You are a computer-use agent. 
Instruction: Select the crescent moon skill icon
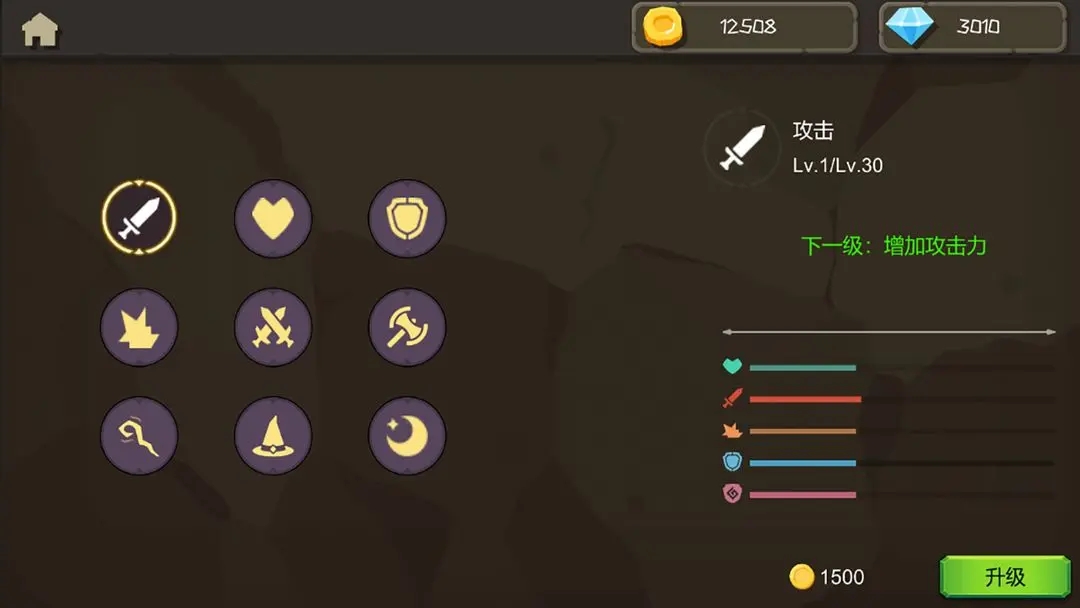pos(407,435)
